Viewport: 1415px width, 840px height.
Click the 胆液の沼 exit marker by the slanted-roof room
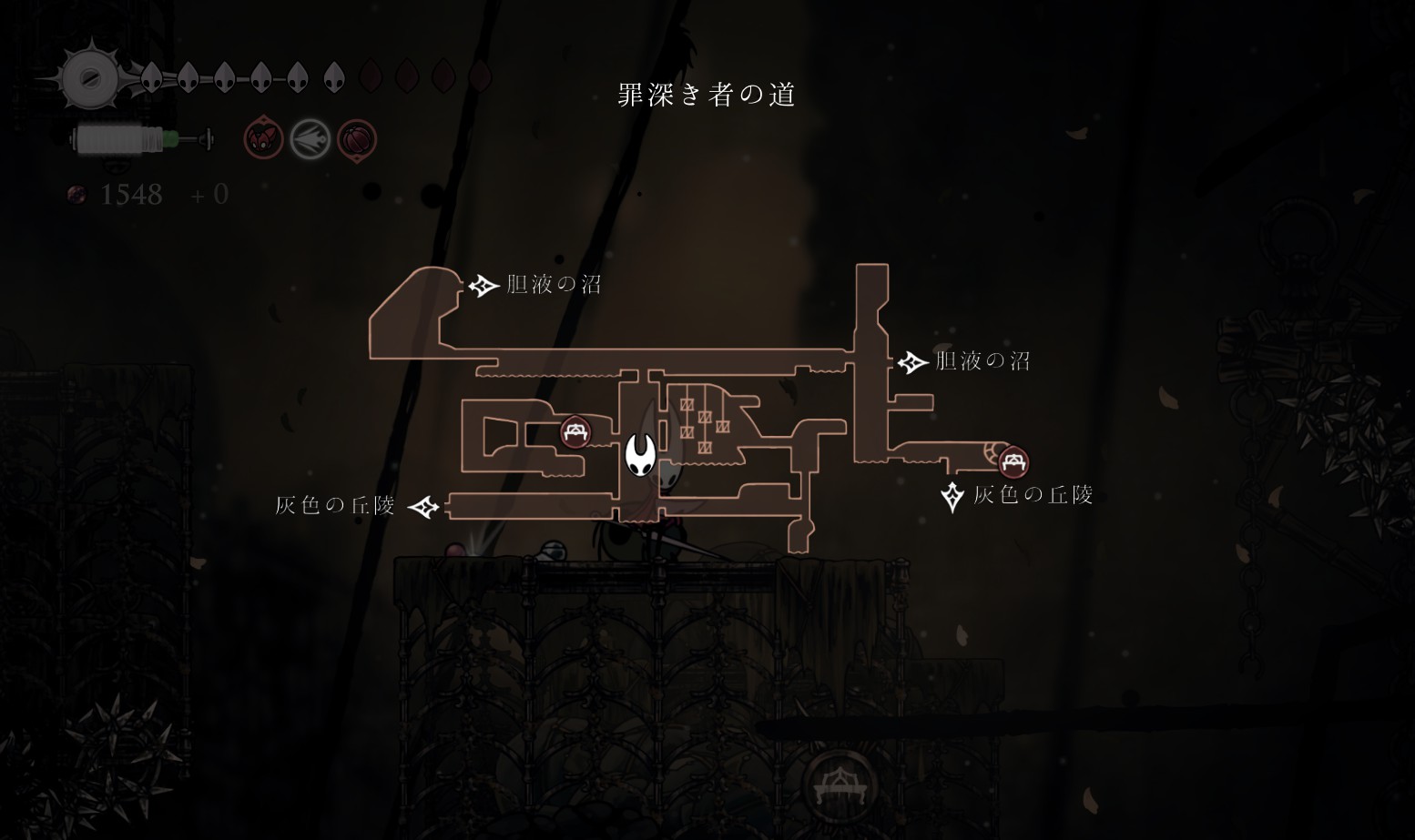click(x=483, y=286)
